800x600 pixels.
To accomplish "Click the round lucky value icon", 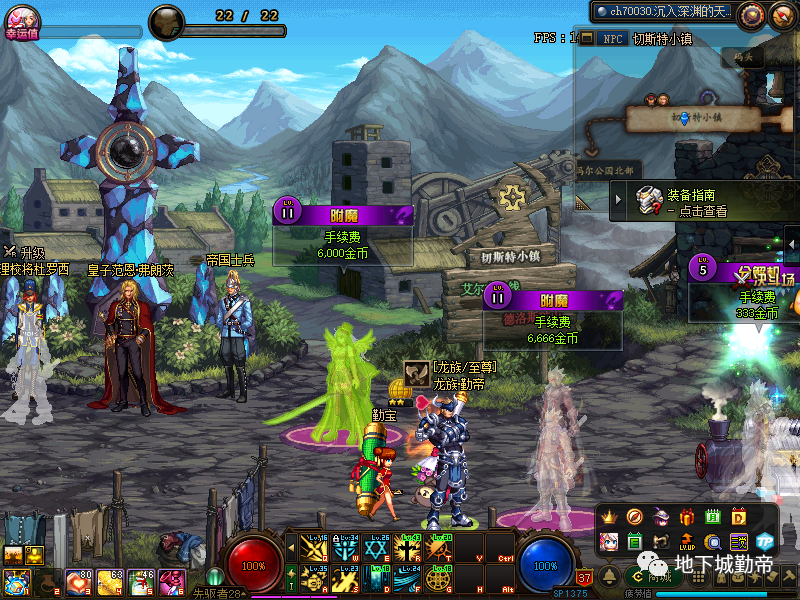I will click(x=22, y=17).
